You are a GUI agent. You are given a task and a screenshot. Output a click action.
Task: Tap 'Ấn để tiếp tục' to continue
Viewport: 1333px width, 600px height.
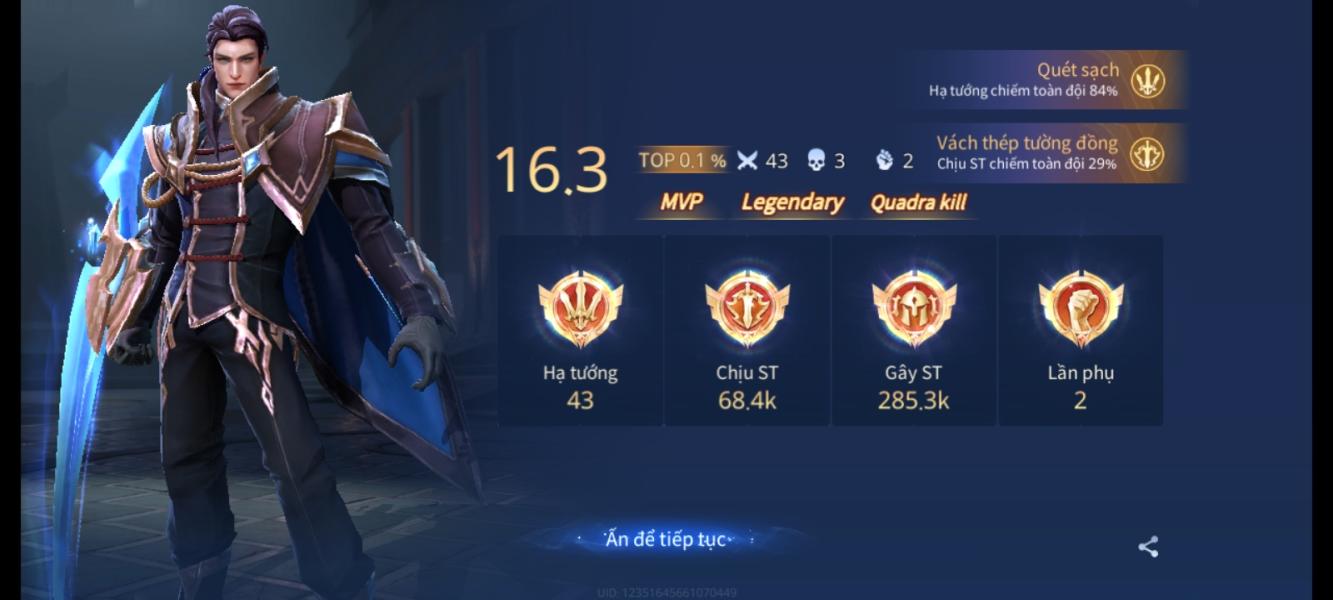click(664, 540)
